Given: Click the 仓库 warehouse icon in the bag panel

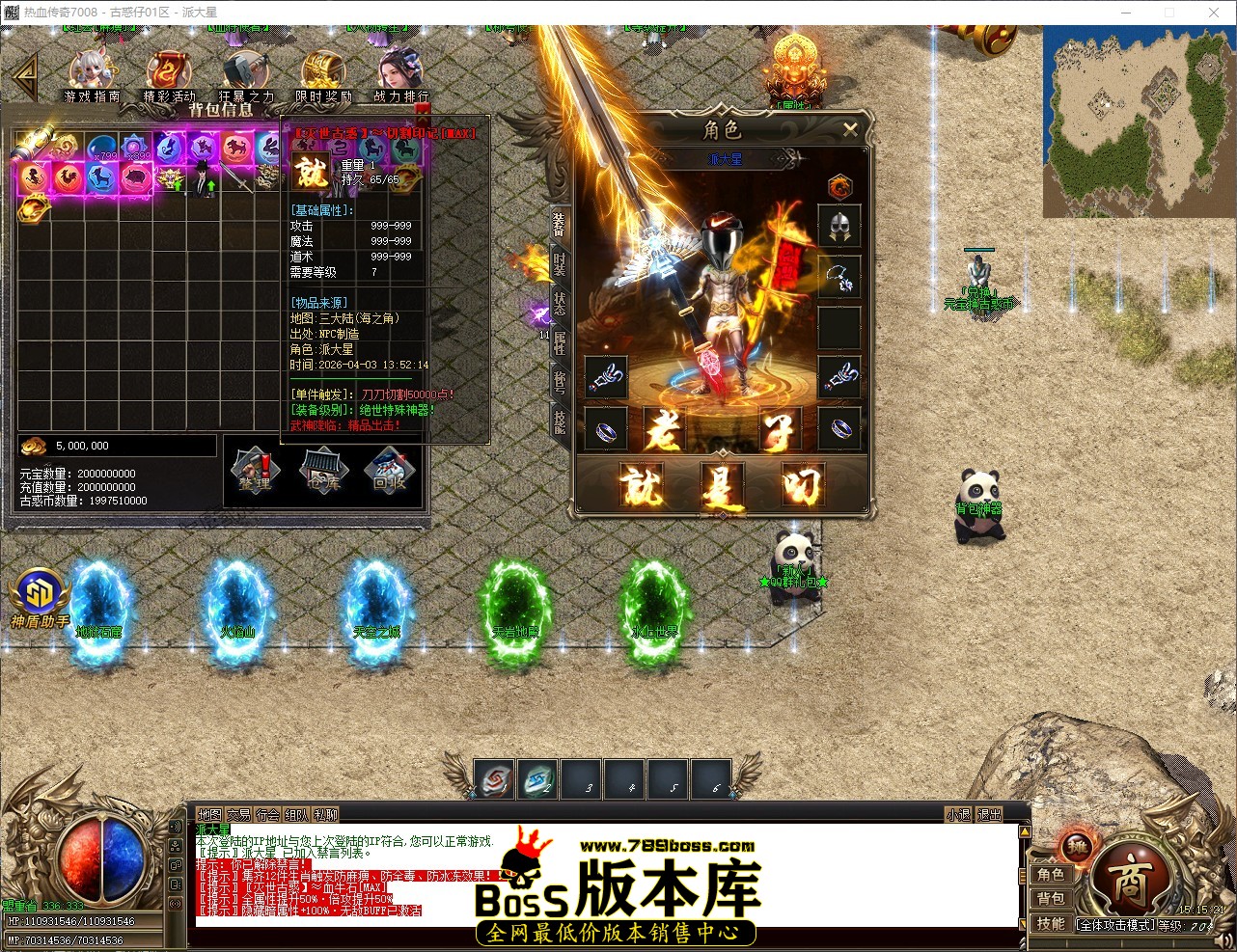Looking at the screenshot, I should pos(322,473).
